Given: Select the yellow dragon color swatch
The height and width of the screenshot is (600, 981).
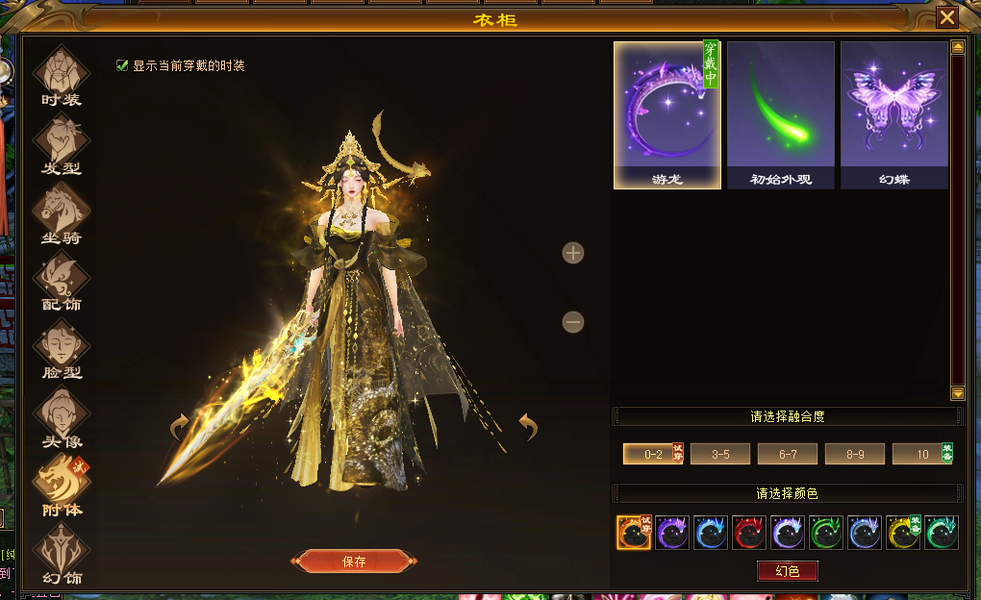Looking at the screenshot, I should (903, 533).
